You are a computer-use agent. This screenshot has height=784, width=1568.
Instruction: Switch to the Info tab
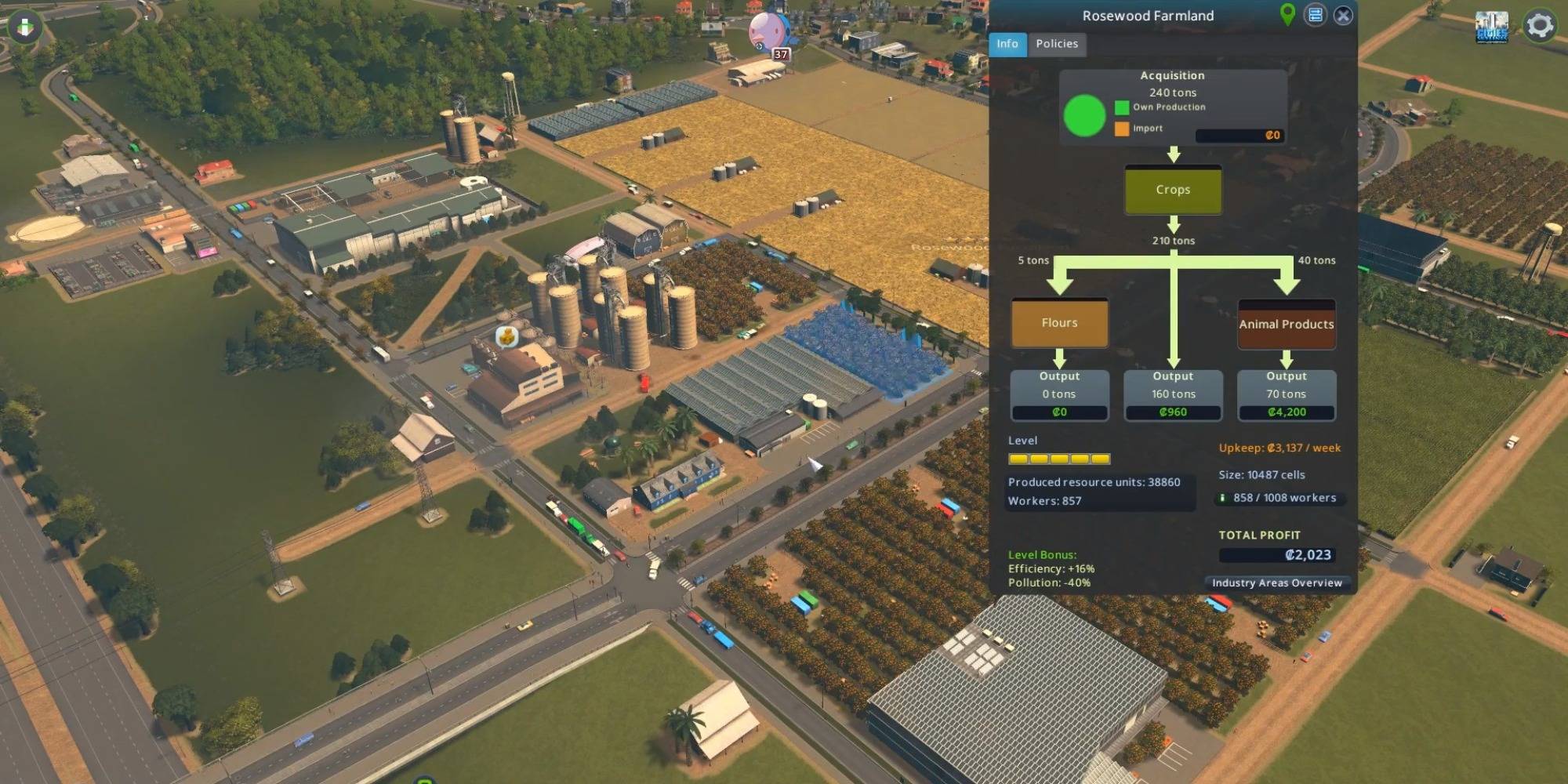[1007, 44]
